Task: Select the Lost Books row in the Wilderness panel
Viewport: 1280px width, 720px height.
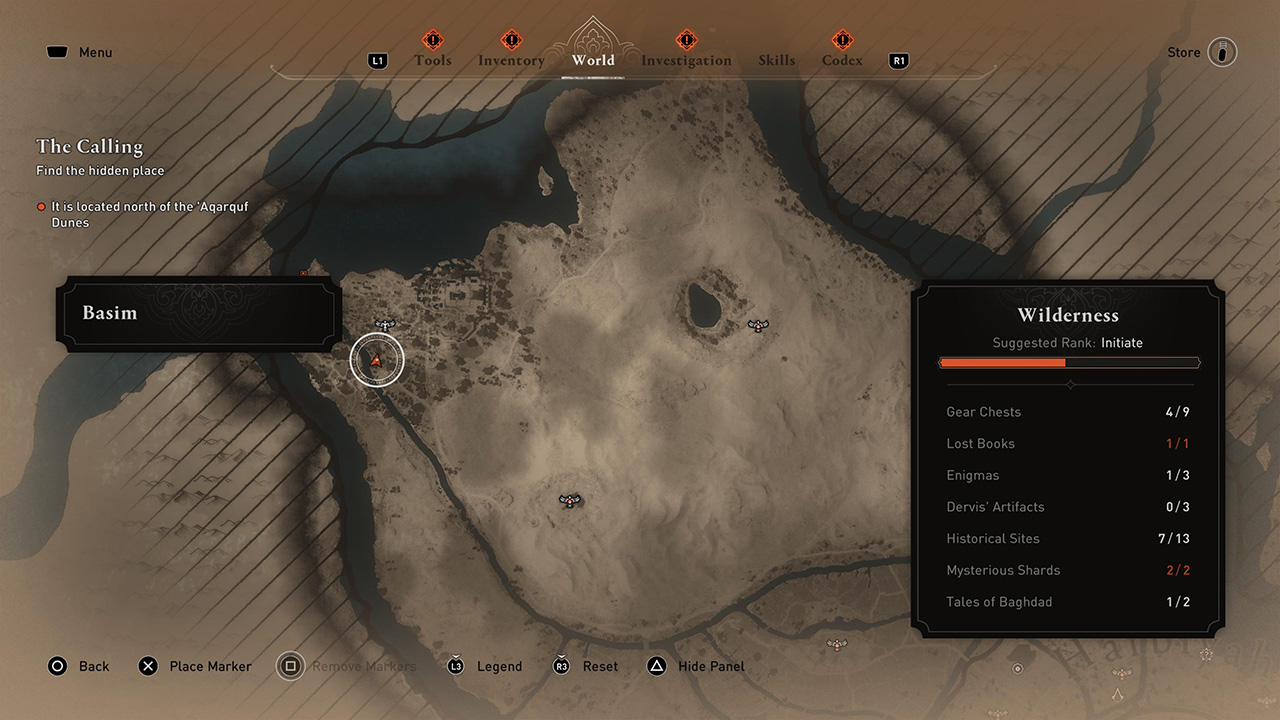Action: point(1069,443)
